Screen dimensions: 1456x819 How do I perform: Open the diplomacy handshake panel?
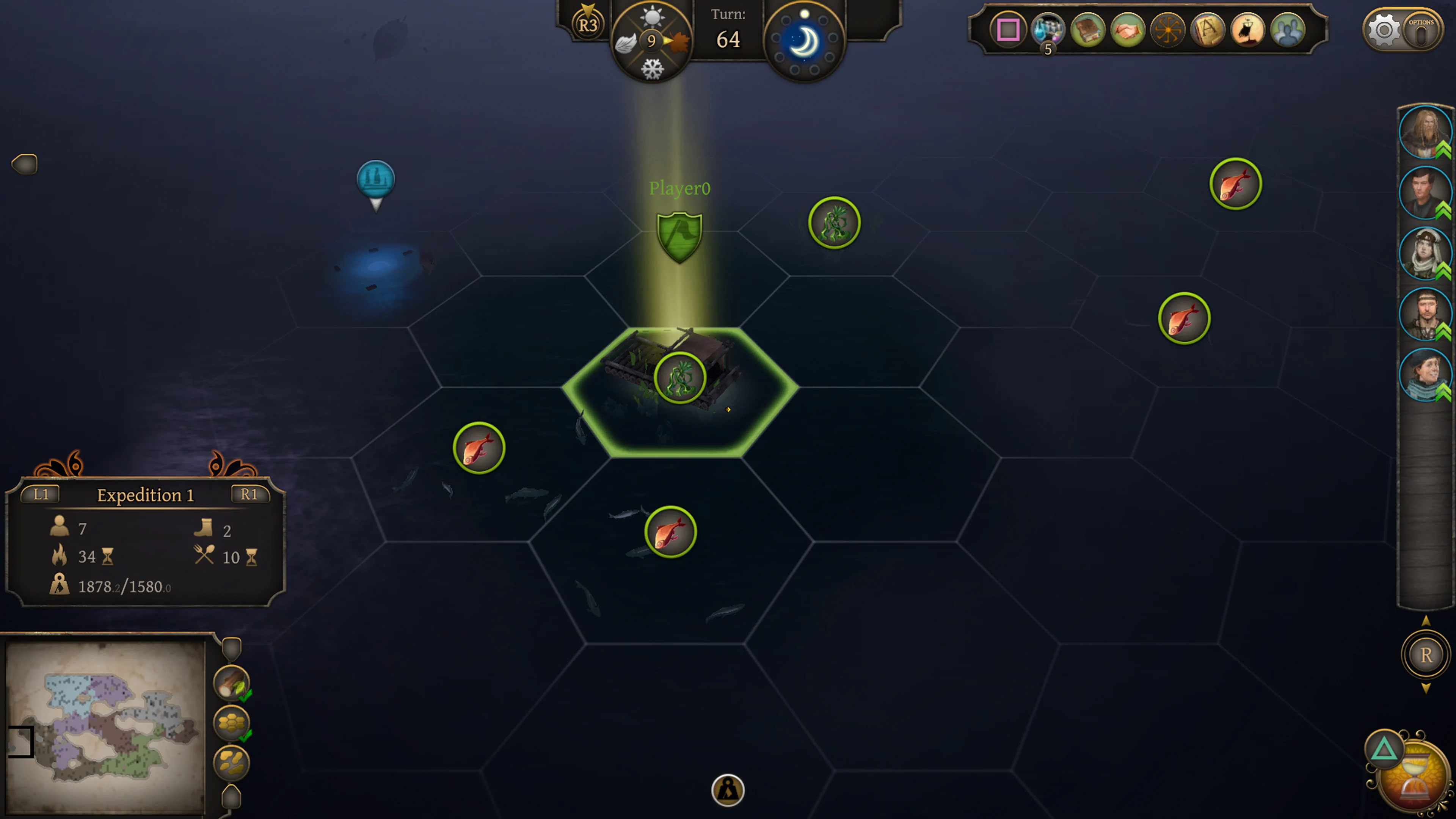click(1128, 31)
